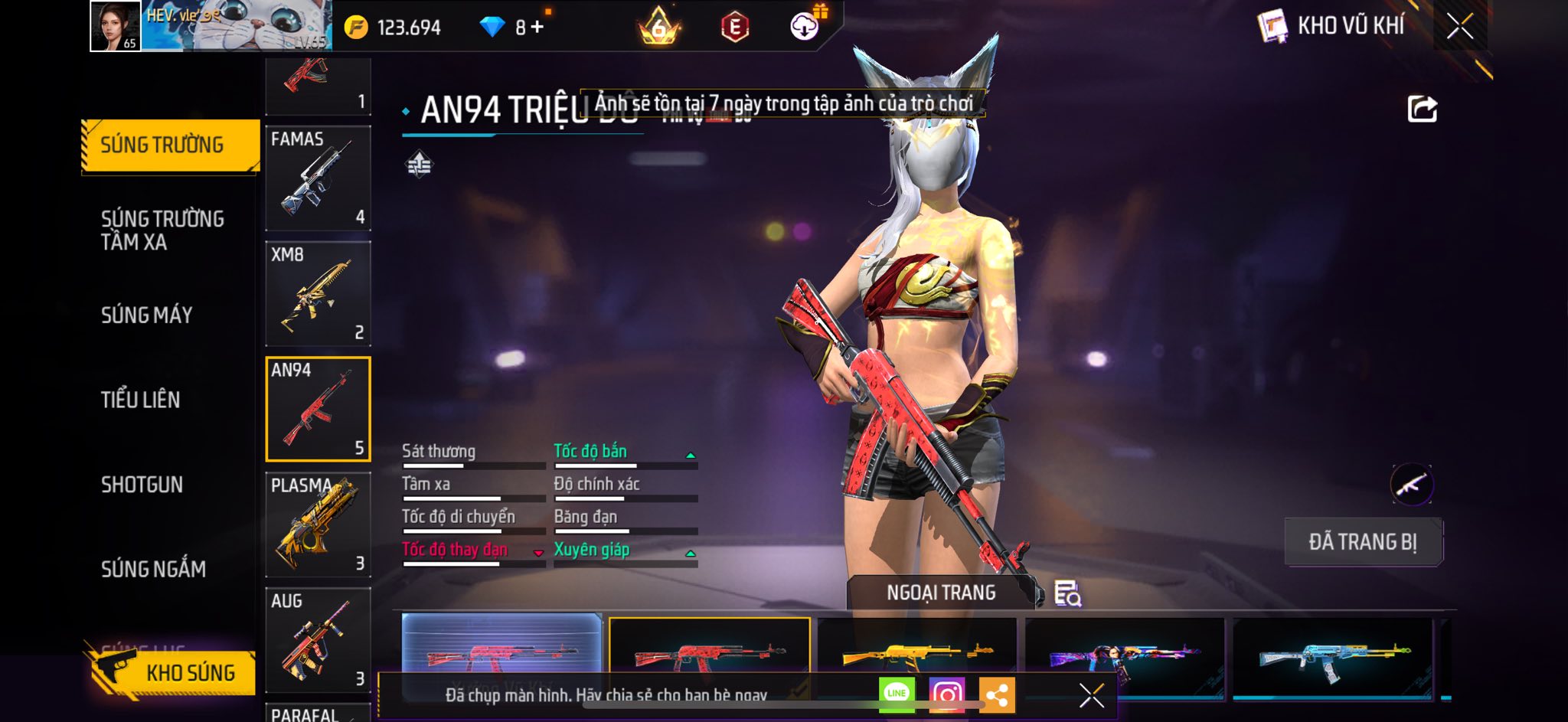1568x722 pixels.
Task: Choose the AUG weapon tile
Action: (318, 641)
